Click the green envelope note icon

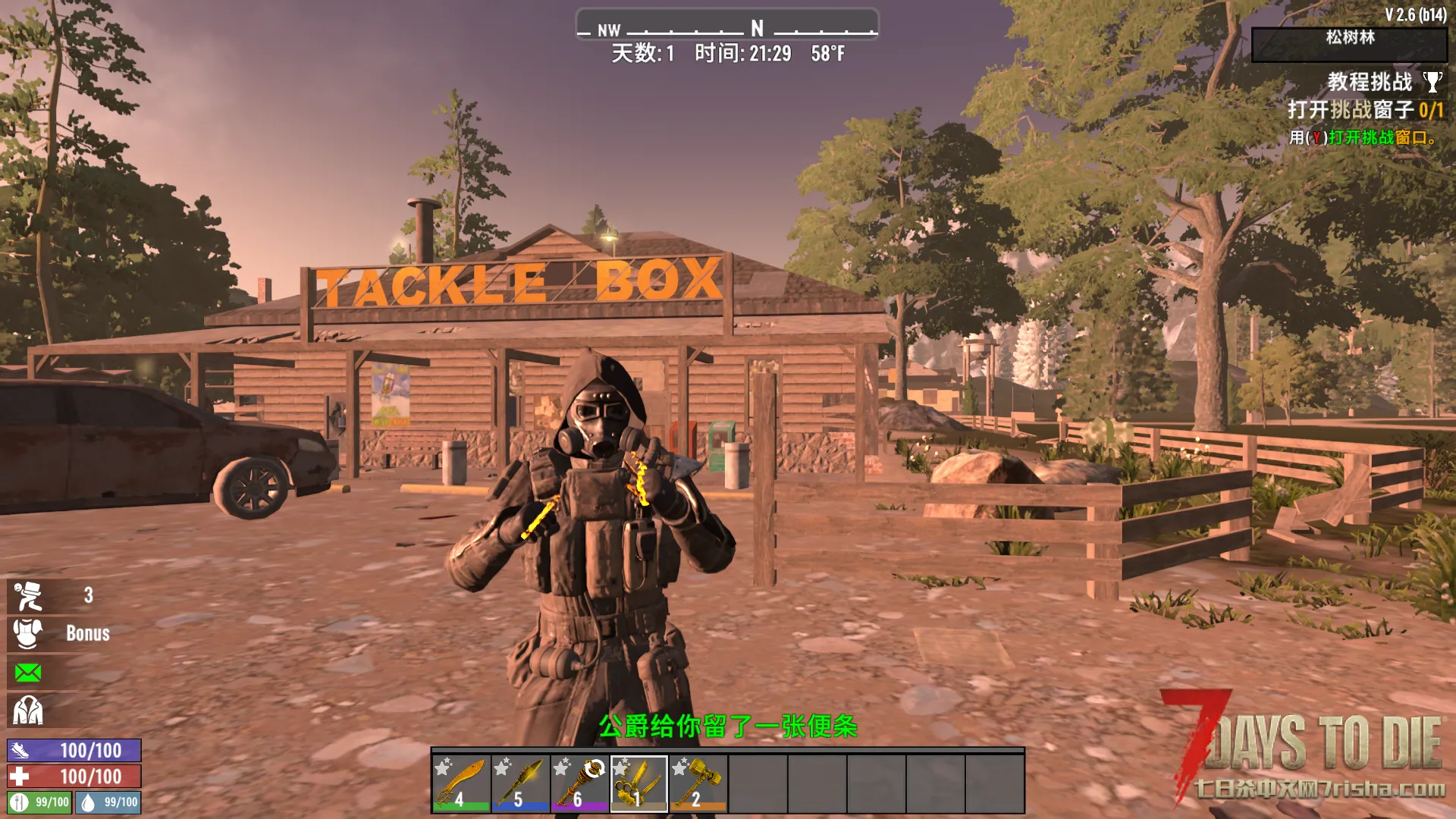(x=28, y=673)
